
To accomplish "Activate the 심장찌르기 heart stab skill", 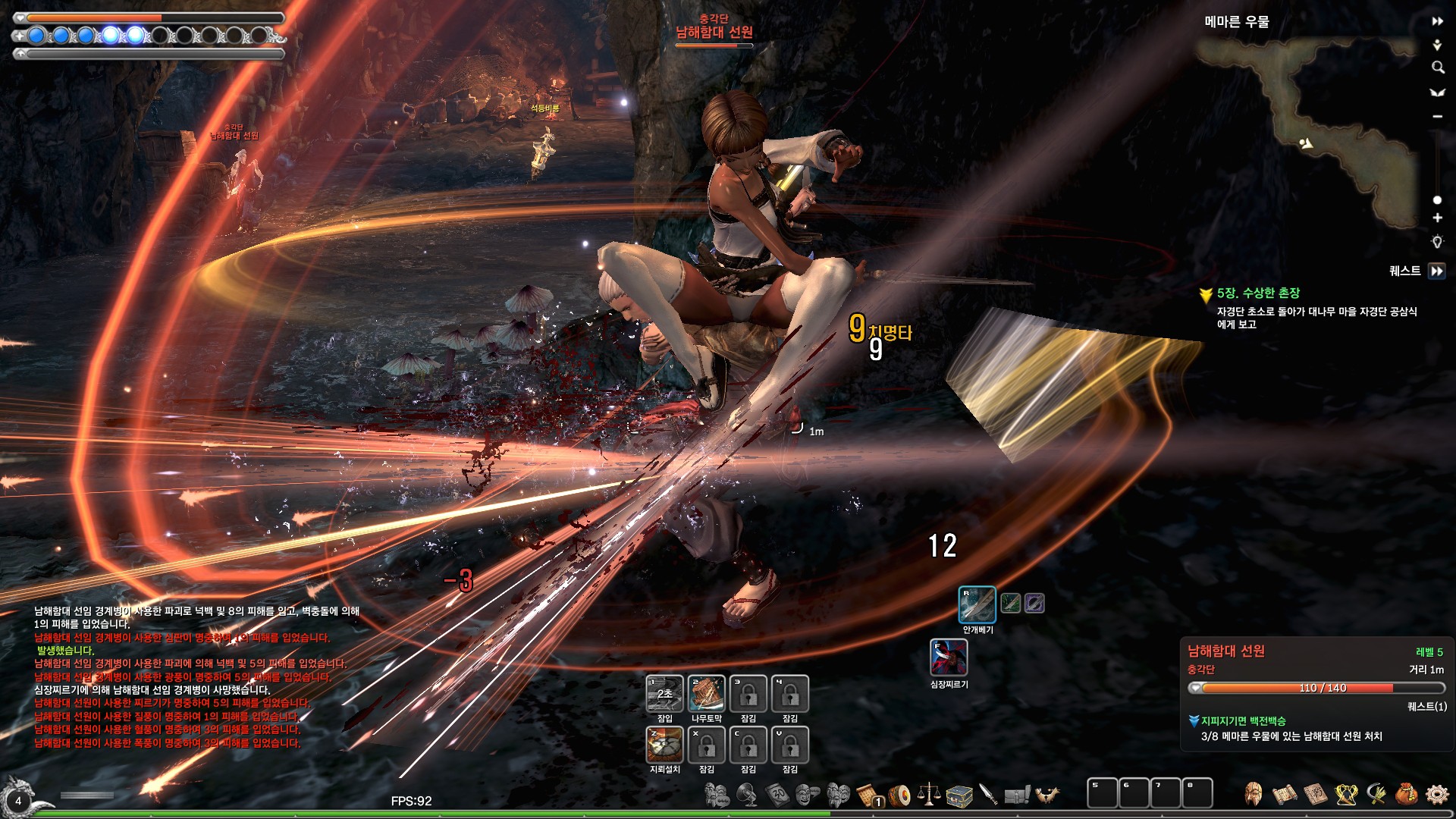I will tap(949, 657).
